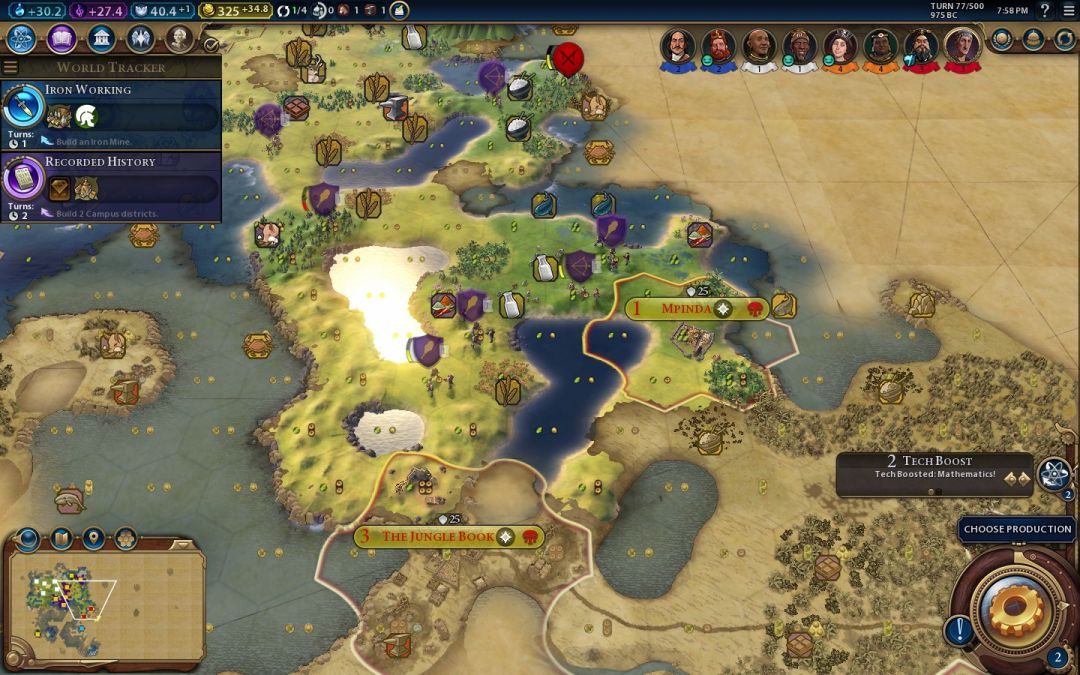Open the Civilopedia question mark button
The height and width of the screenshot is (675, 1080).
click(x=1045, y=11)
